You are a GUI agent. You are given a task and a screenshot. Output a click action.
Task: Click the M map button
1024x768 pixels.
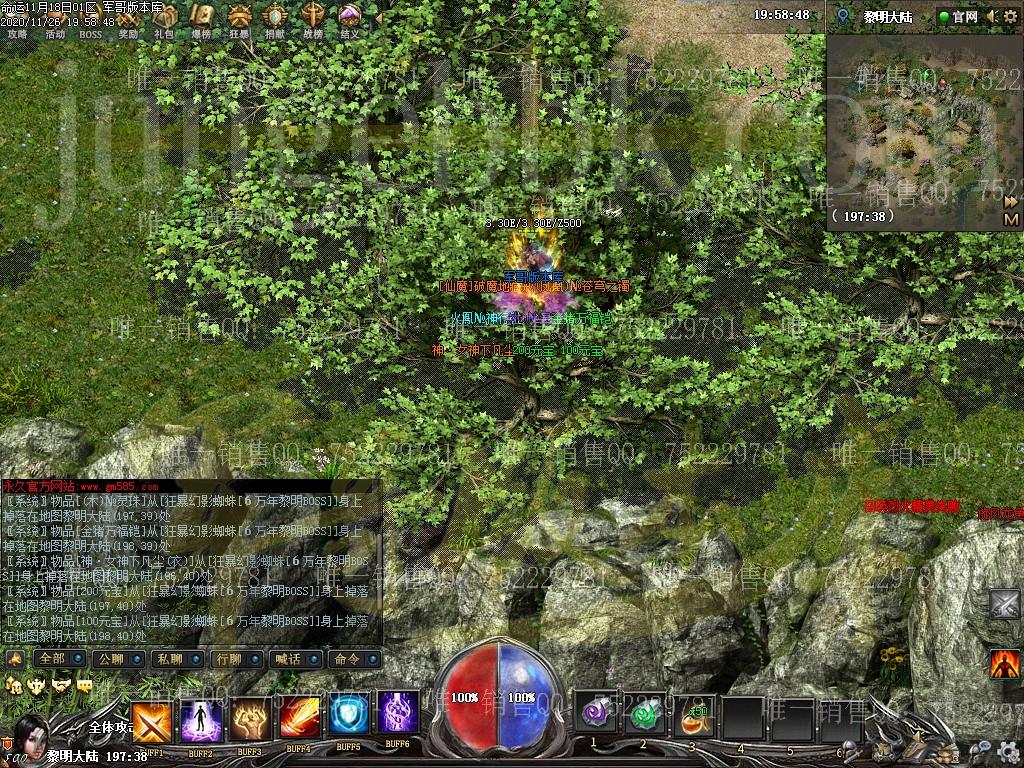point(1010,219)
